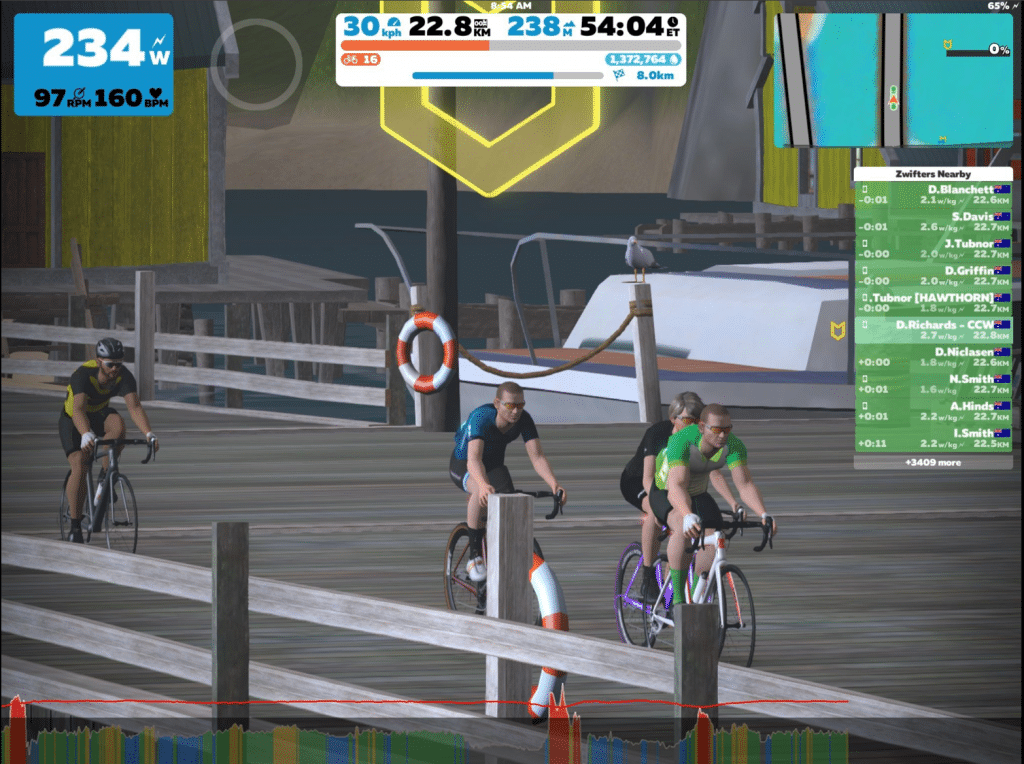
Task: Select rider D.Griffin in the list
Action: tap(933, 275)
